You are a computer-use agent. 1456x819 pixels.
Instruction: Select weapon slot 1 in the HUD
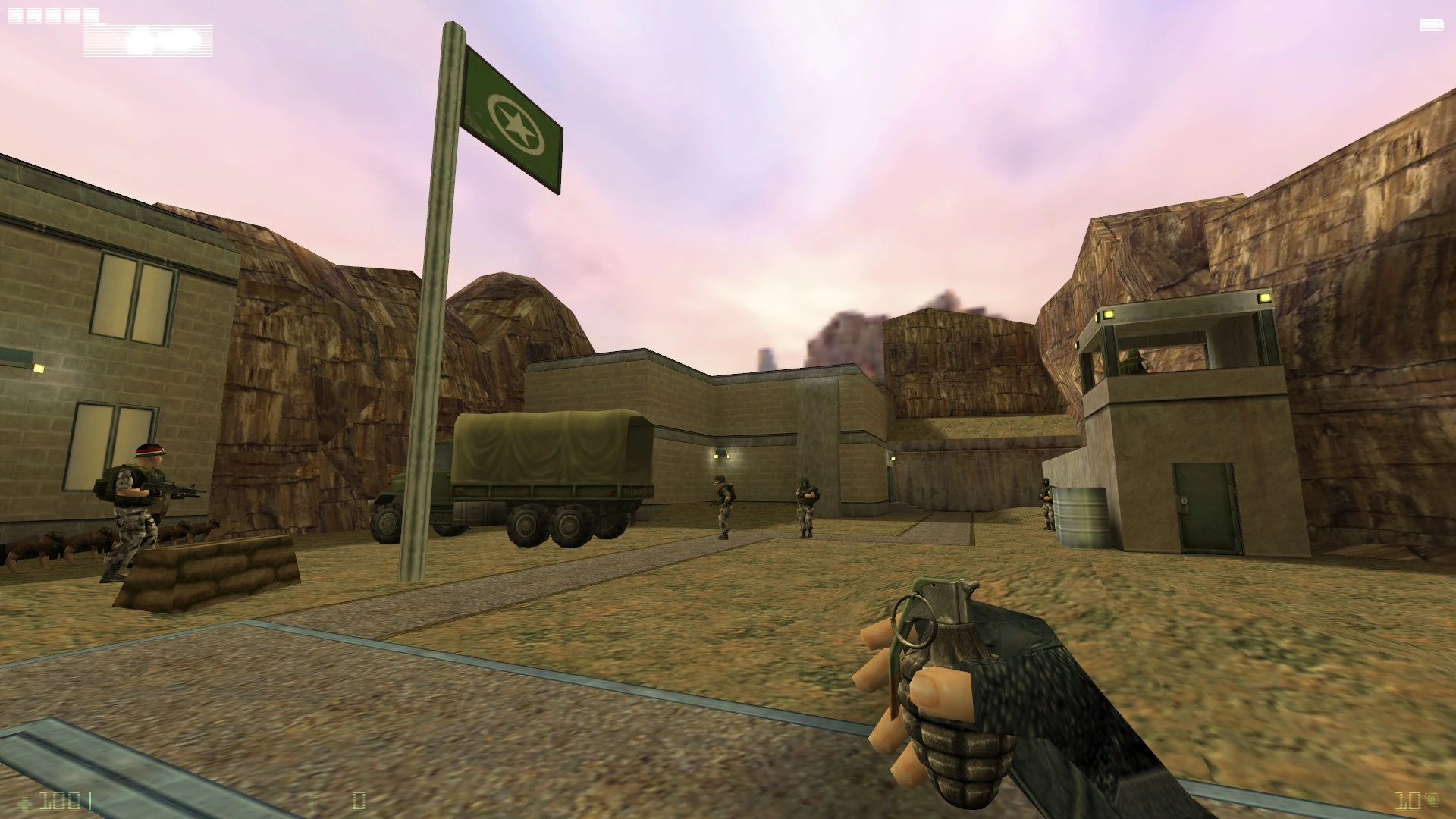click(15, 15)
